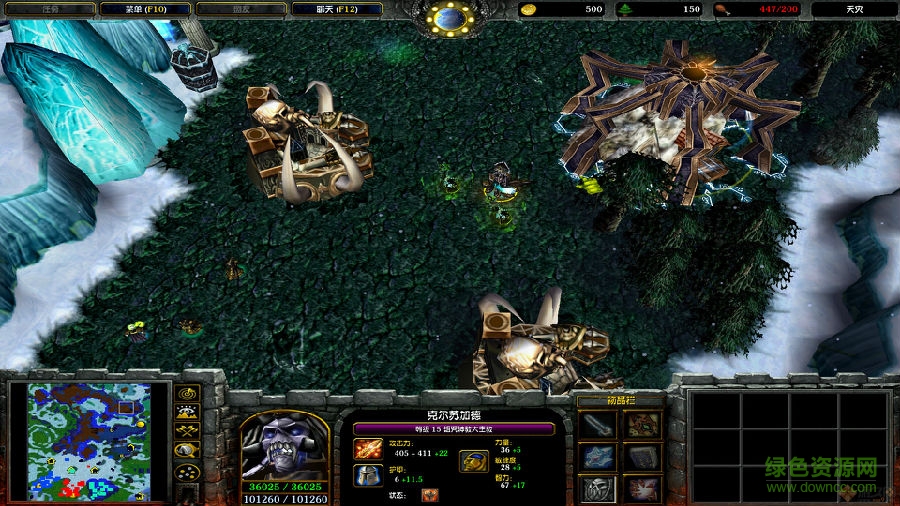Click the minimap signal ping button
900x506 pixels.
(x=187, y=392)
